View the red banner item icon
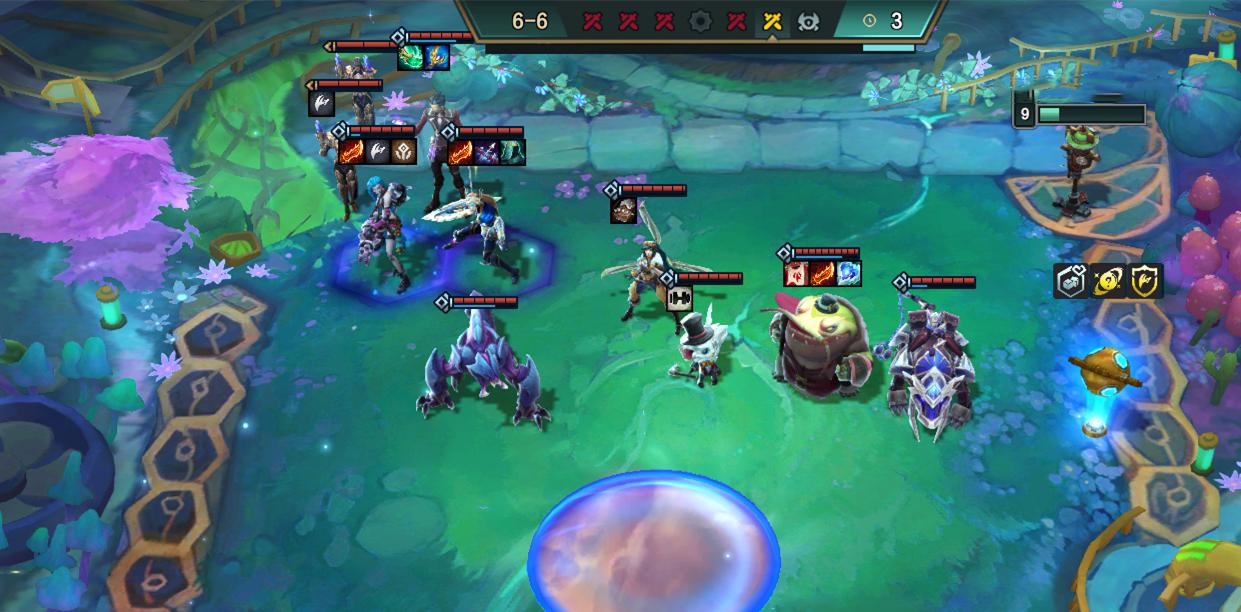 796,273
